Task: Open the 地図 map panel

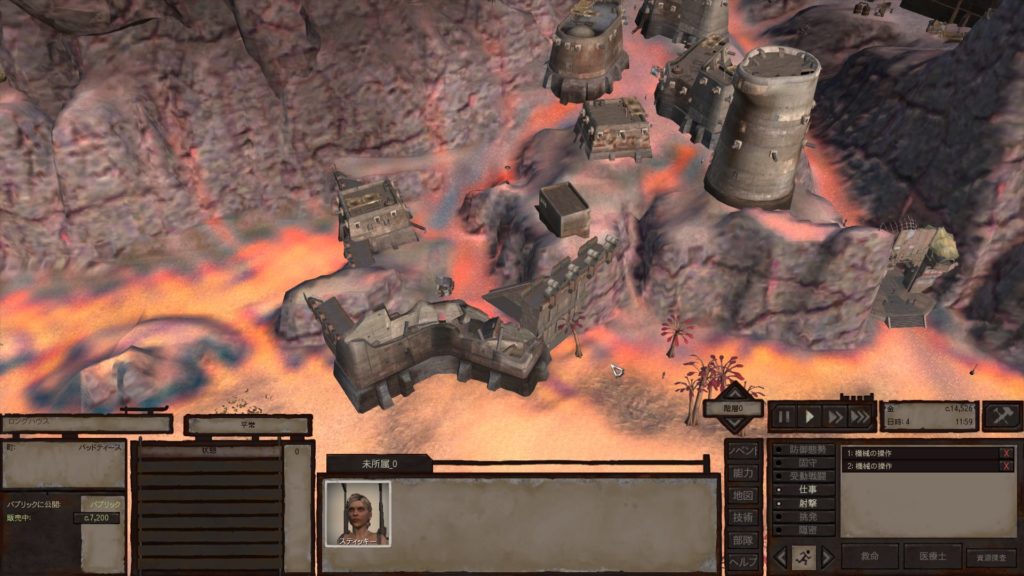Action: click(742, 495)
